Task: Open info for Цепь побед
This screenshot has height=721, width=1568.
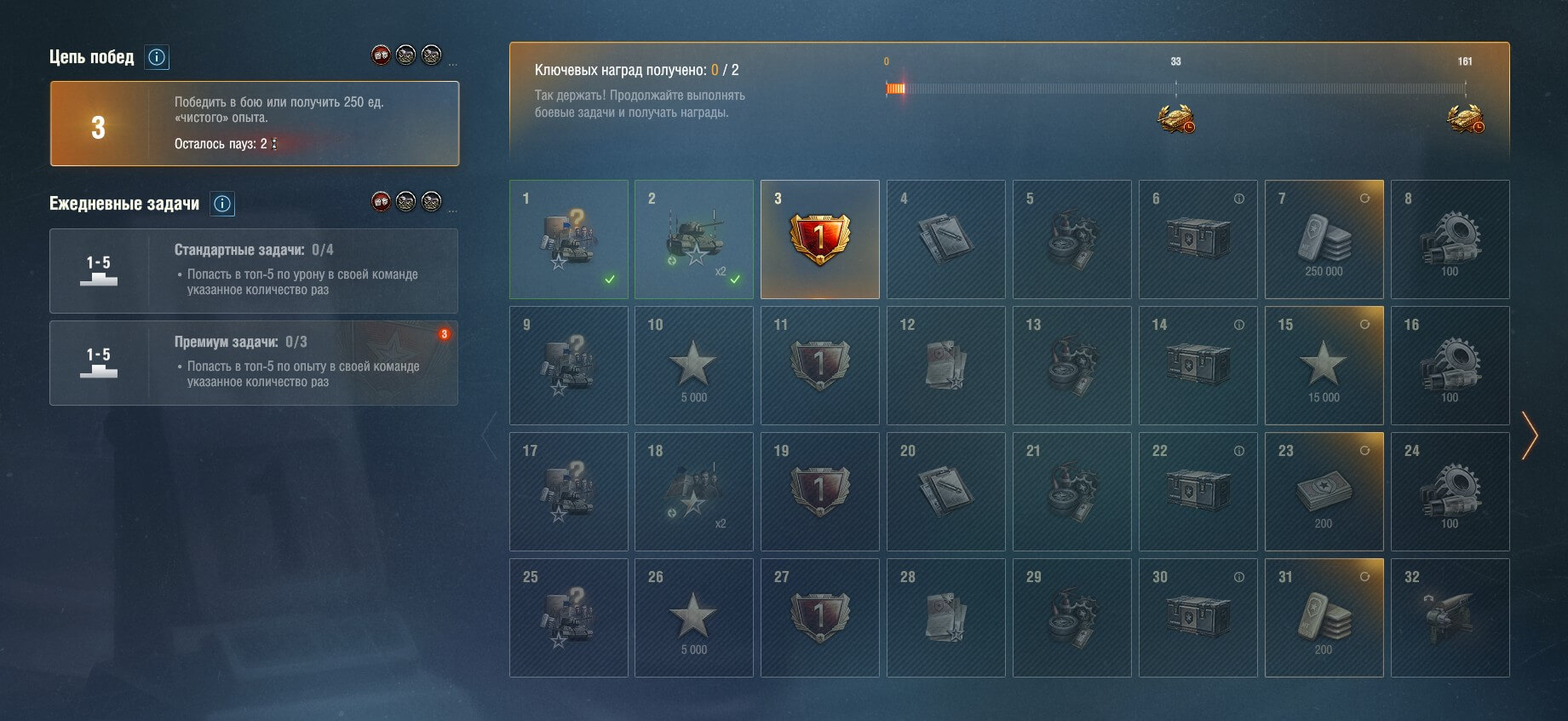Action: point(157,58)
